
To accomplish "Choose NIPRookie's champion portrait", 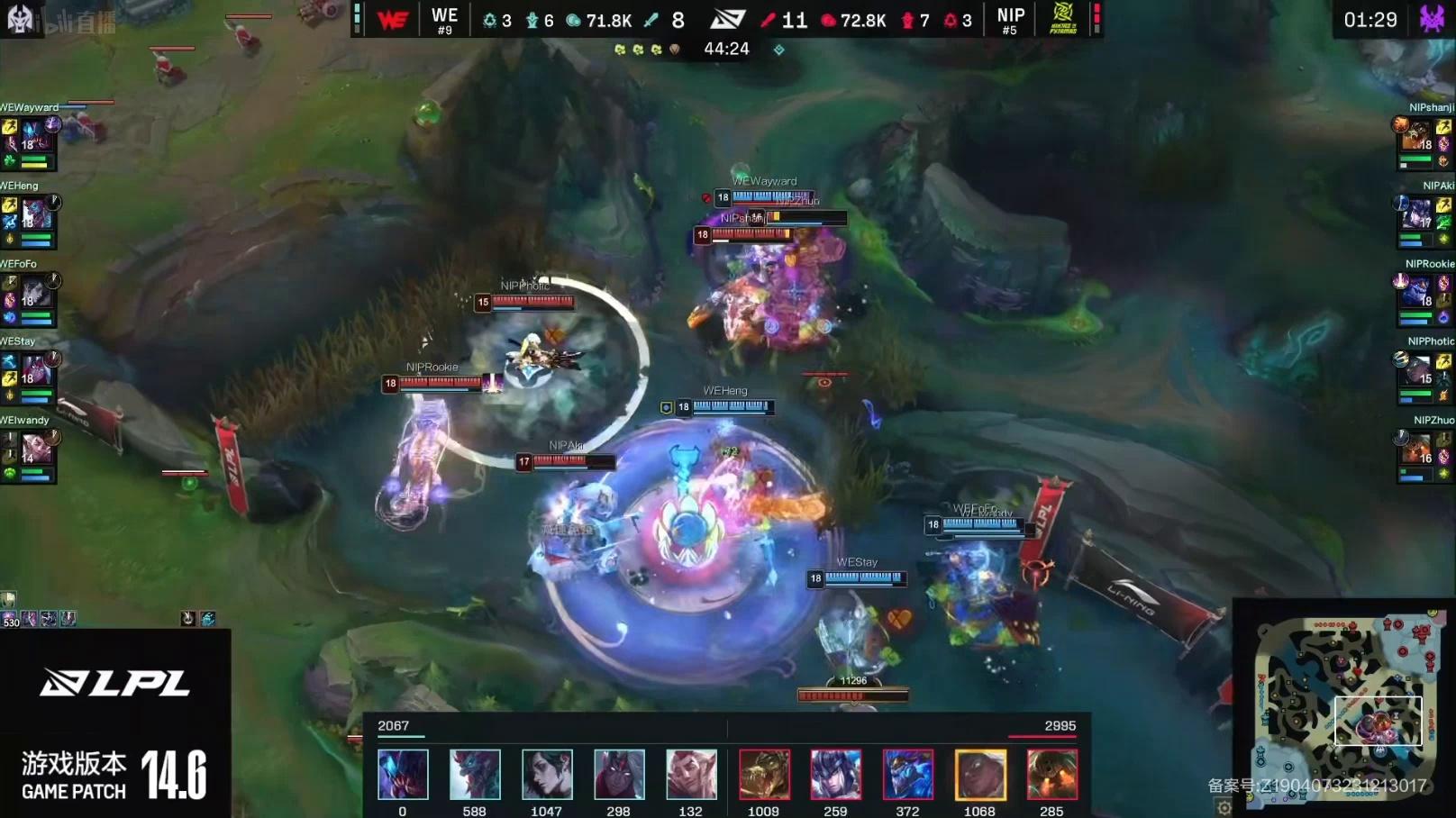I will (x=1416, y=293).
